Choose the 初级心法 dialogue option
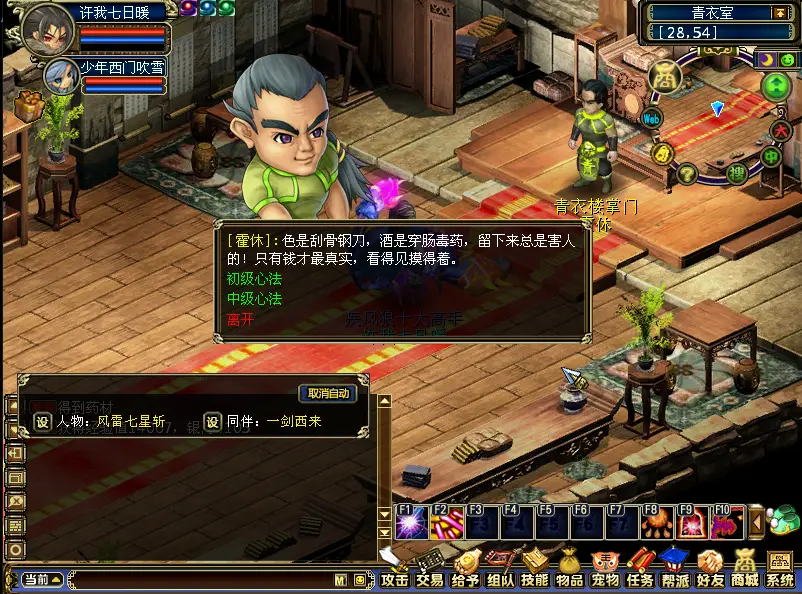The width and height of the screenshot is (802, 594). (254, 279)
